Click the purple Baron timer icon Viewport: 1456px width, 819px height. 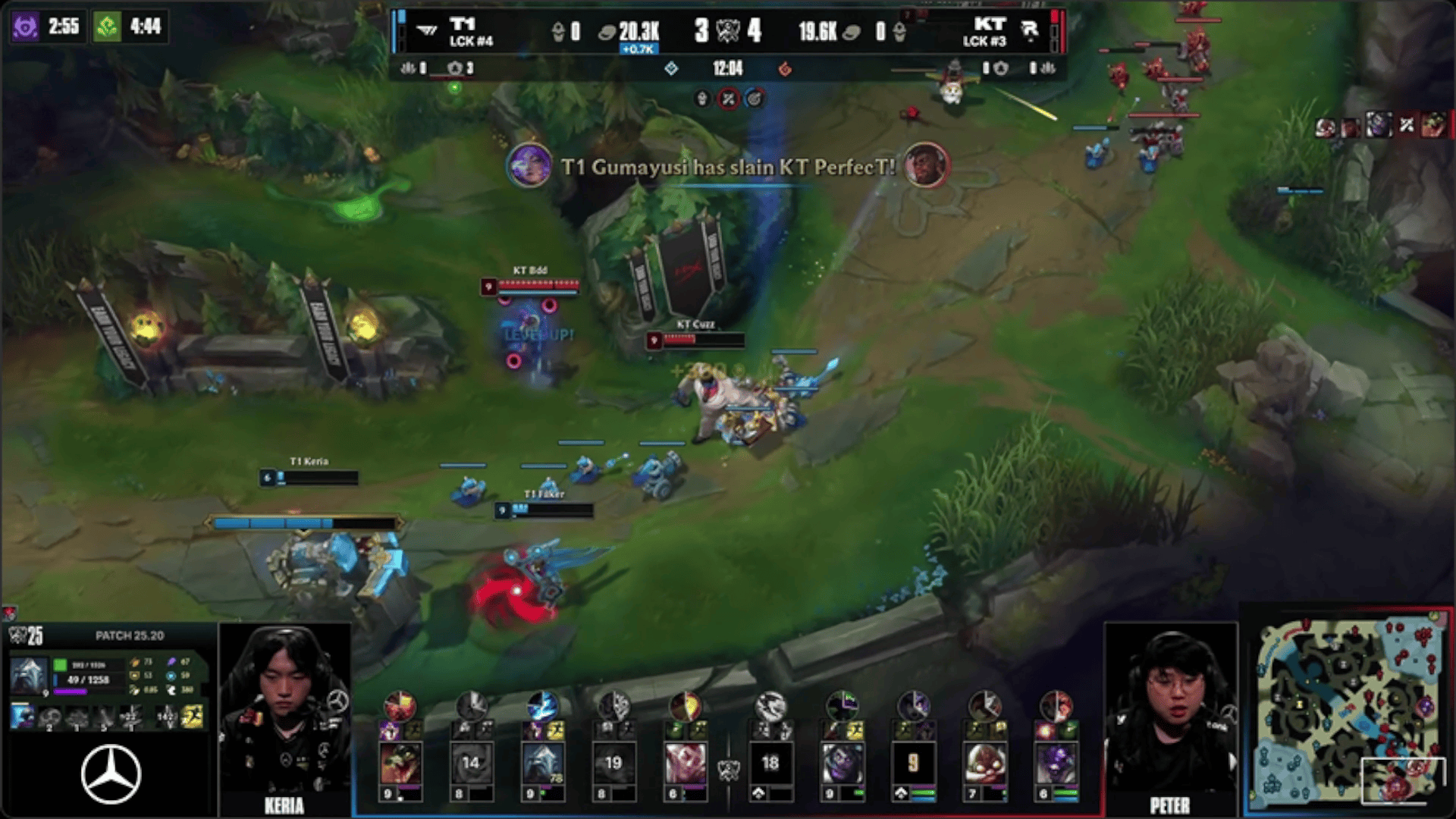25,27
